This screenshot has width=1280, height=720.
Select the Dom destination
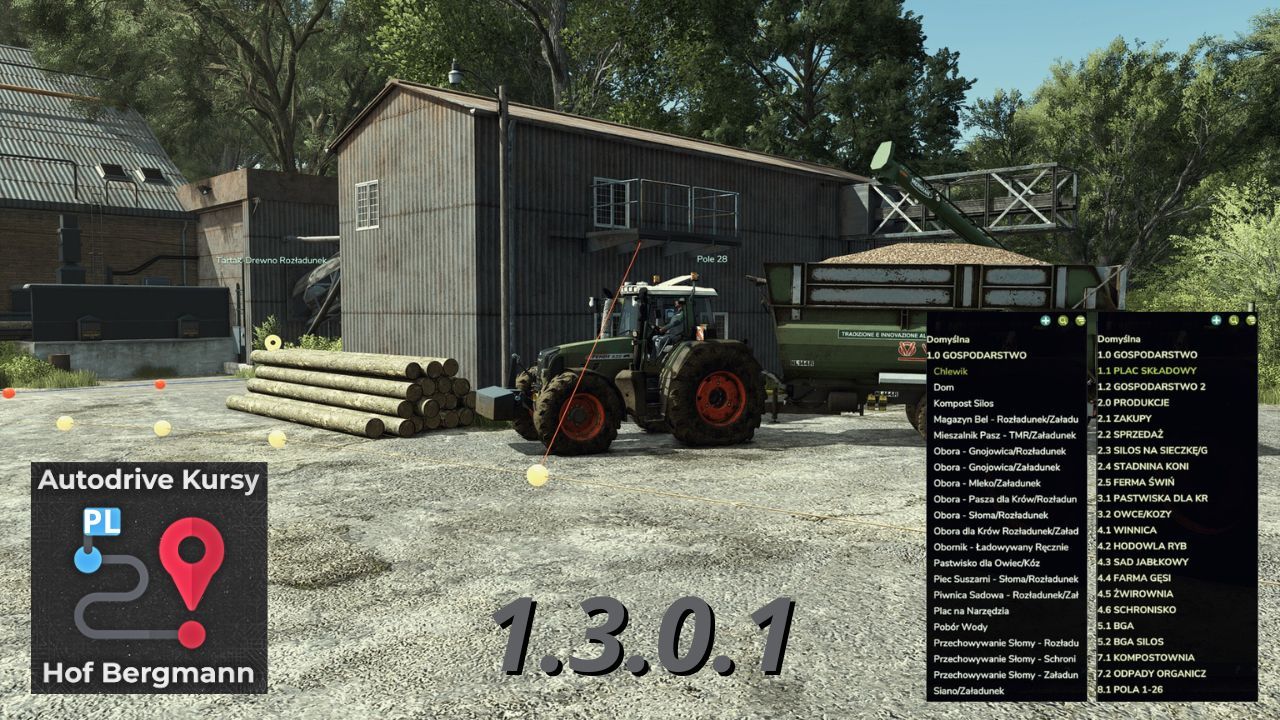click(943, 385)
